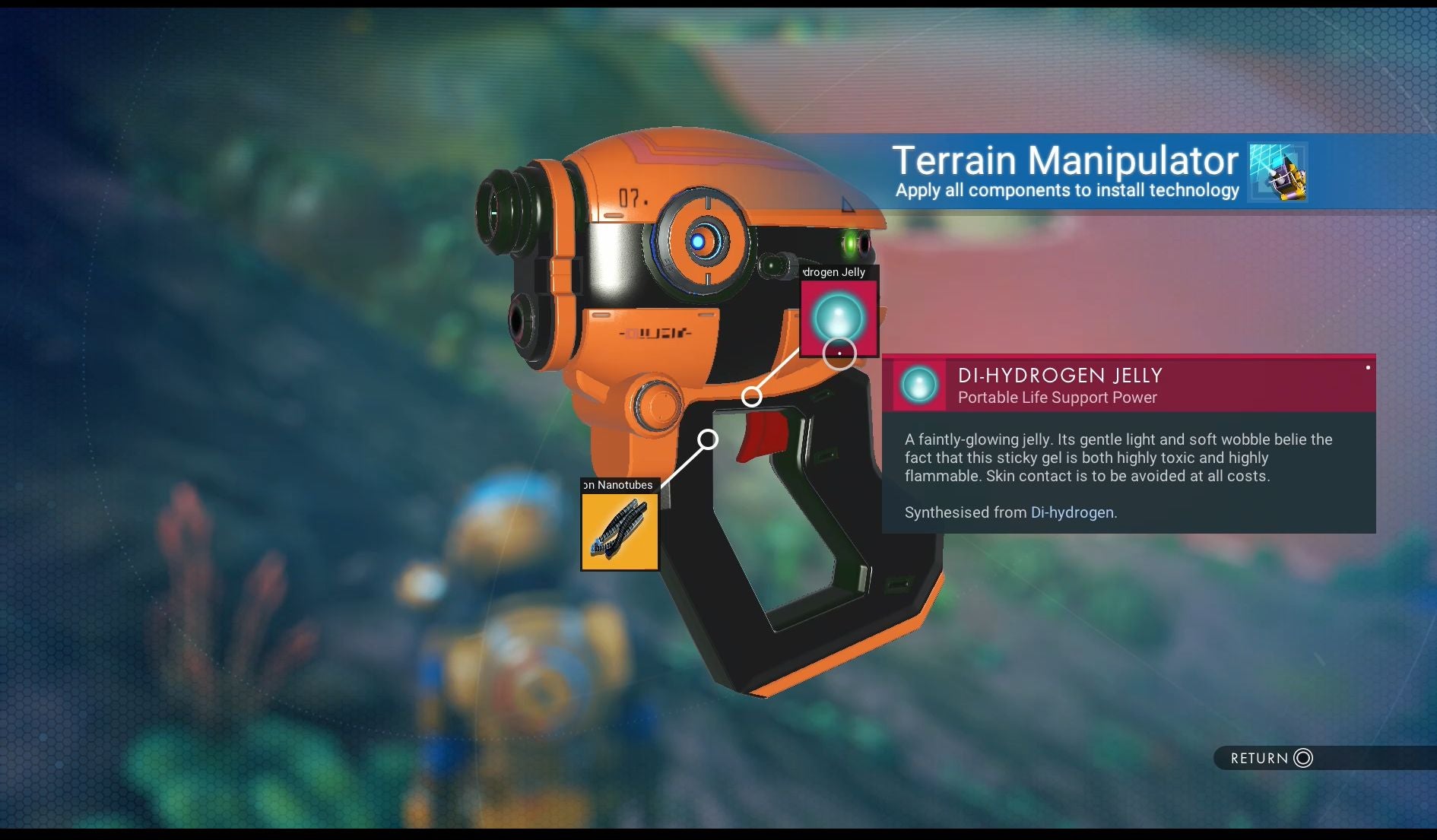
Task: Click the RETURN circle button icon
Action: [1303, 759]
